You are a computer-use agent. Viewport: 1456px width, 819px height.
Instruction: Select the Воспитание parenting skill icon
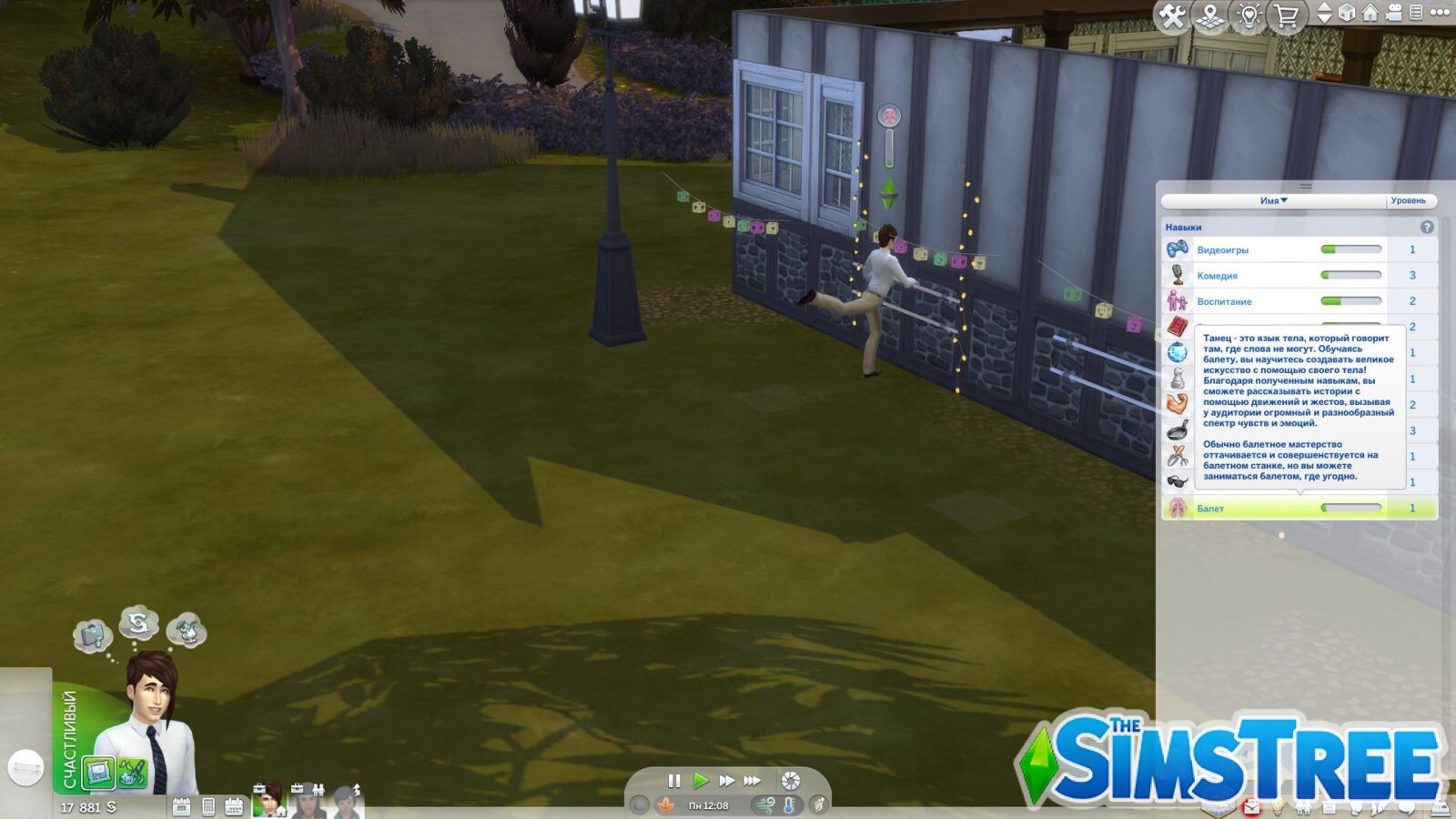1178,301
